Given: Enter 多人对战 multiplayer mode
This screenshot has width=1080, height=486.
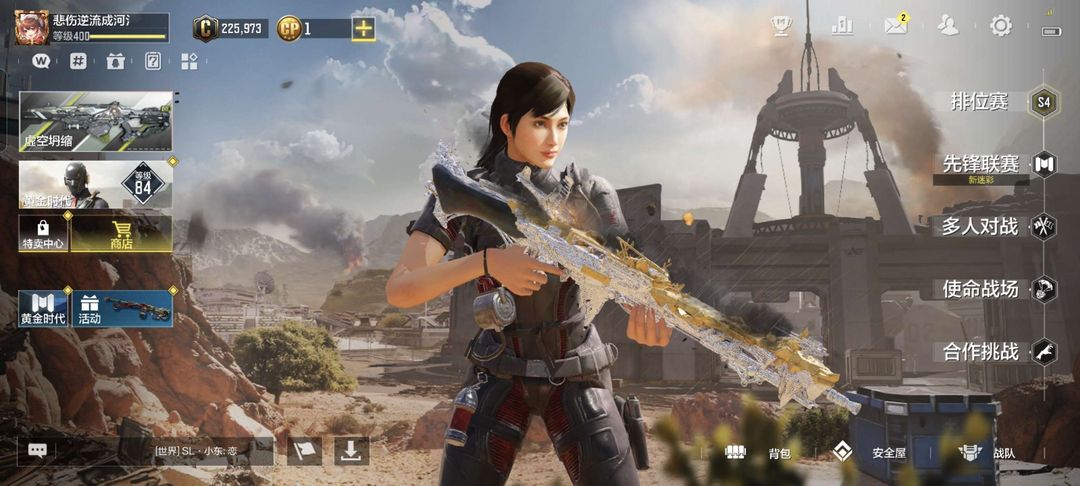Looking at the screenshot, I should pos(980,226).
